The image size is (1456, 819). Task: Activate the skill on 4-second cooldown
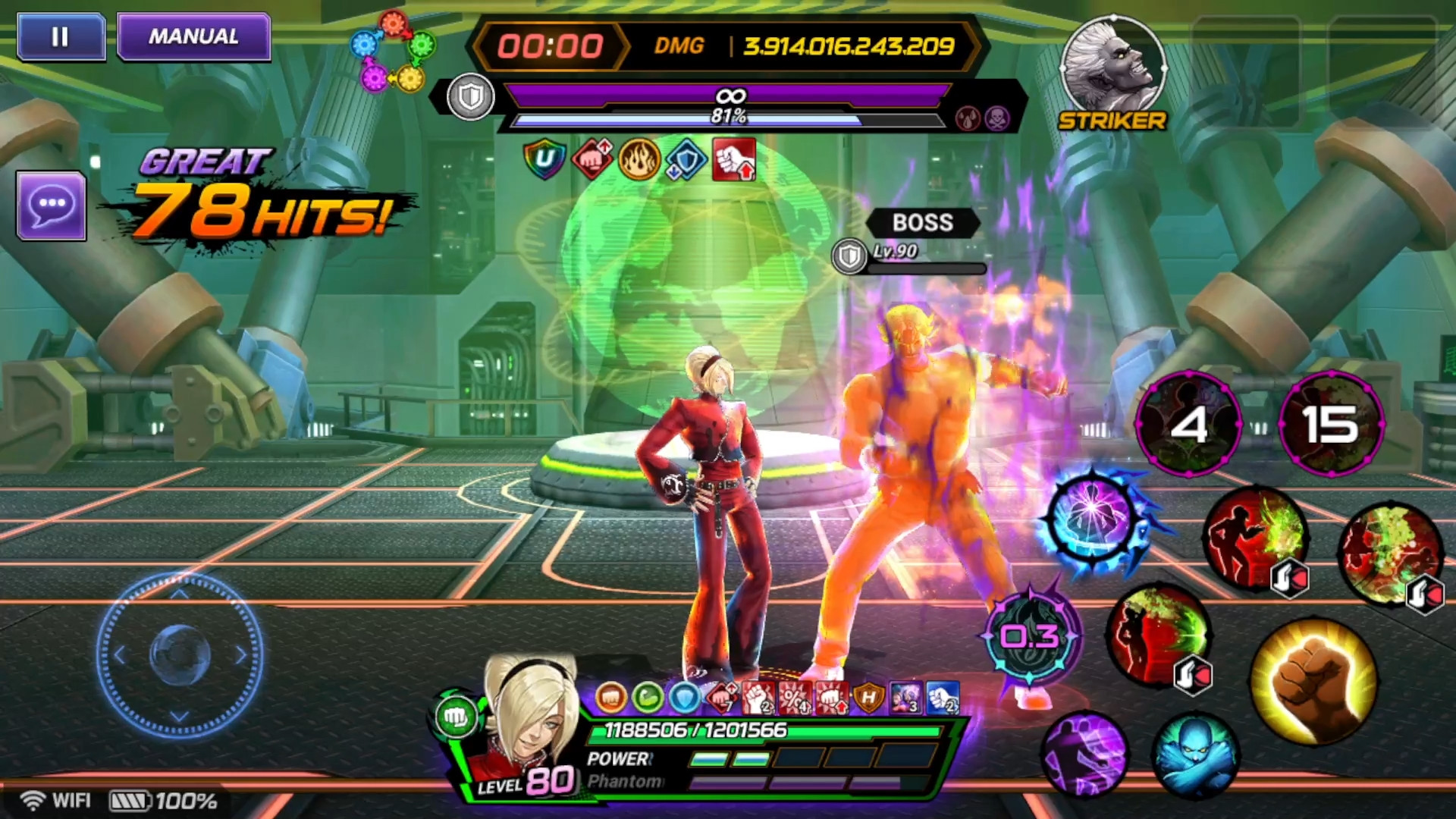tap(1188, 424)
